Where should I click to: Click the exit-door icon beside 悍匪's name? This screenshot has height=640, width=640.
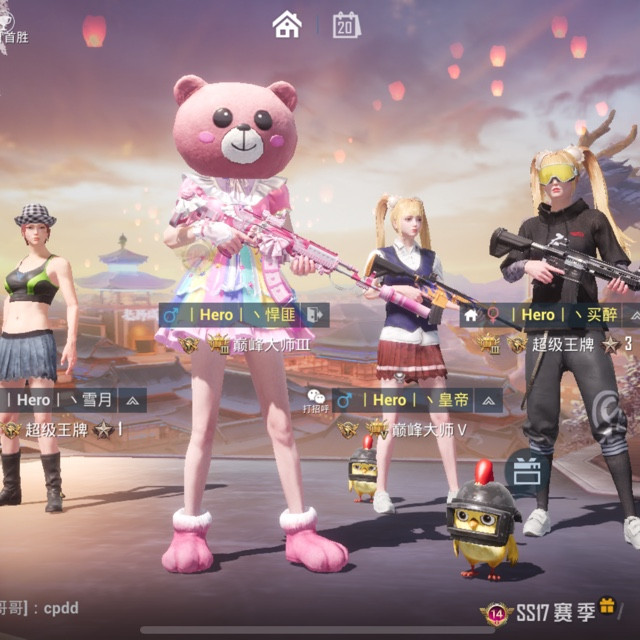tap(314, 314)
